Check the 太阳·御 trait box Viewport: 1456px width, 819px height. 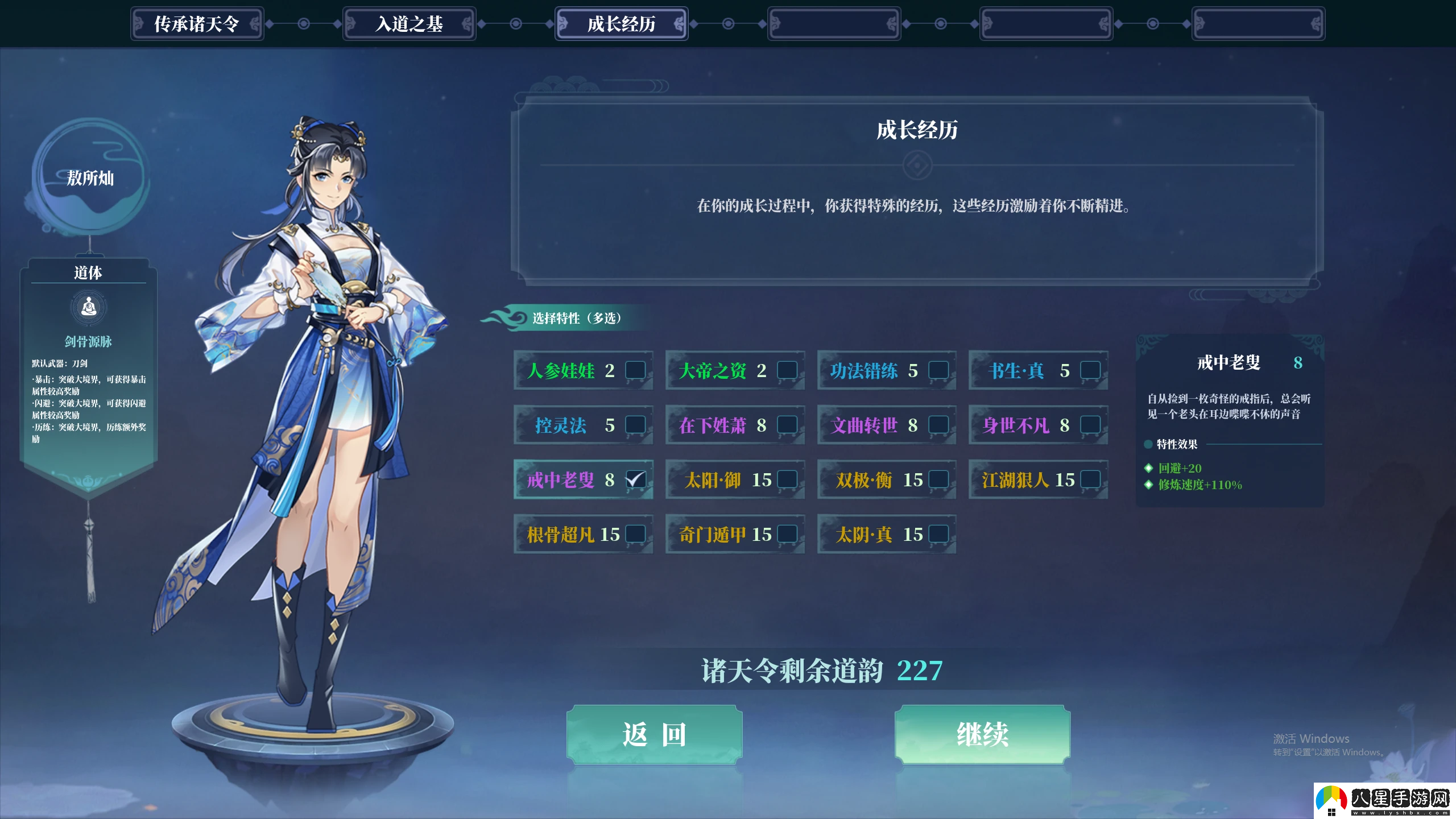[787, 479]
